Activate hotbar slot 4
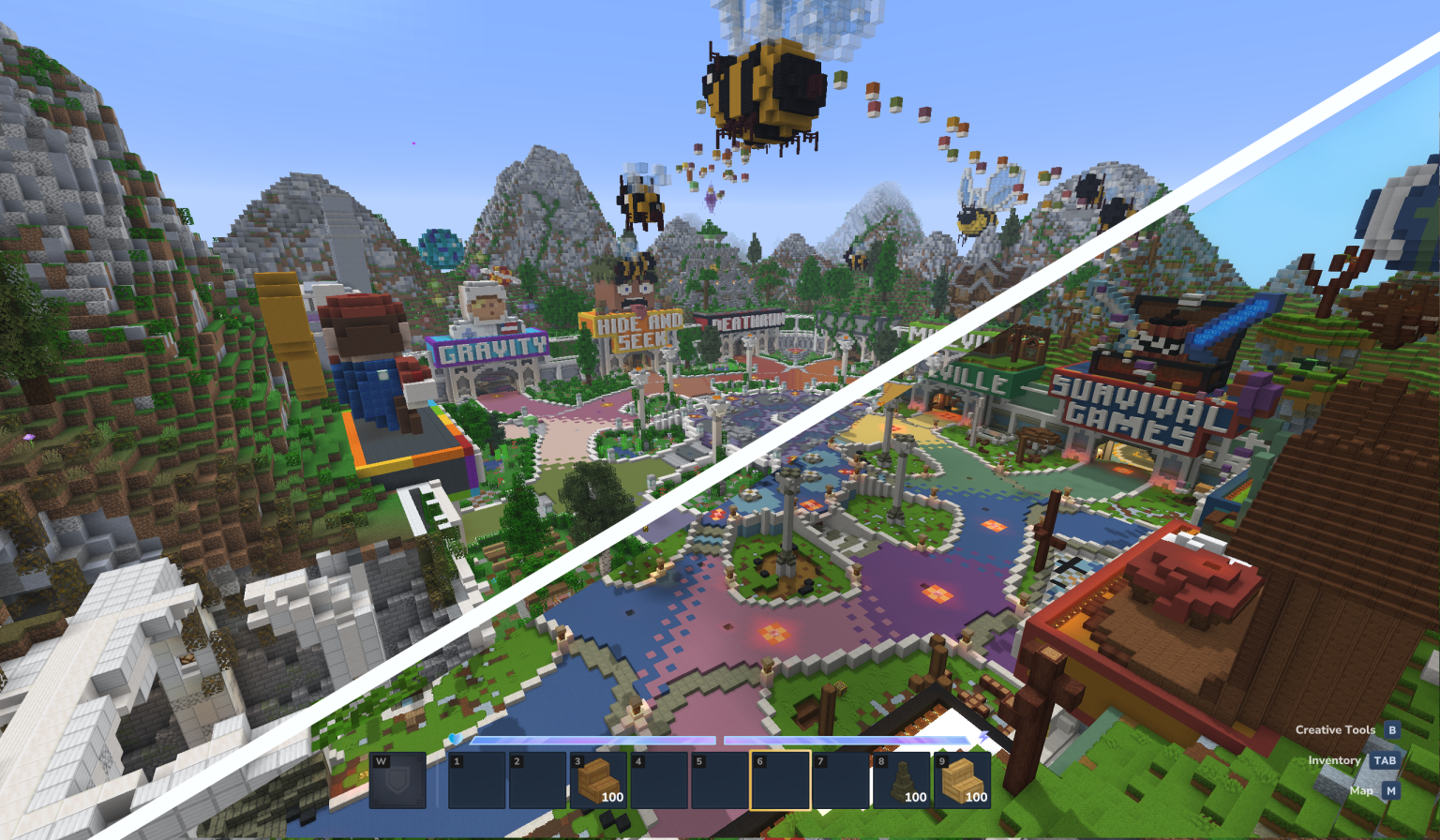 coord(659,782)
